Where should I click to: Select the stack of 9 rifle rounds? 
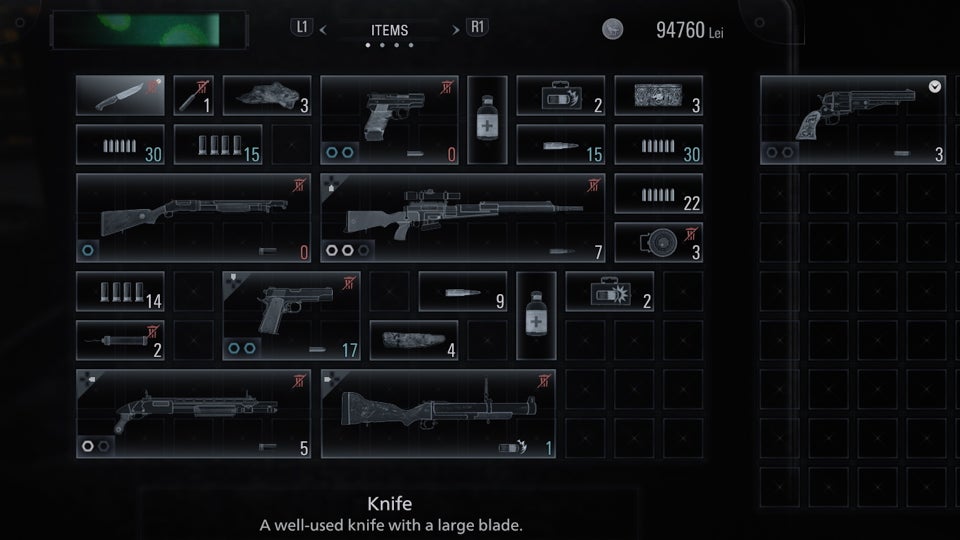(462, 291)
